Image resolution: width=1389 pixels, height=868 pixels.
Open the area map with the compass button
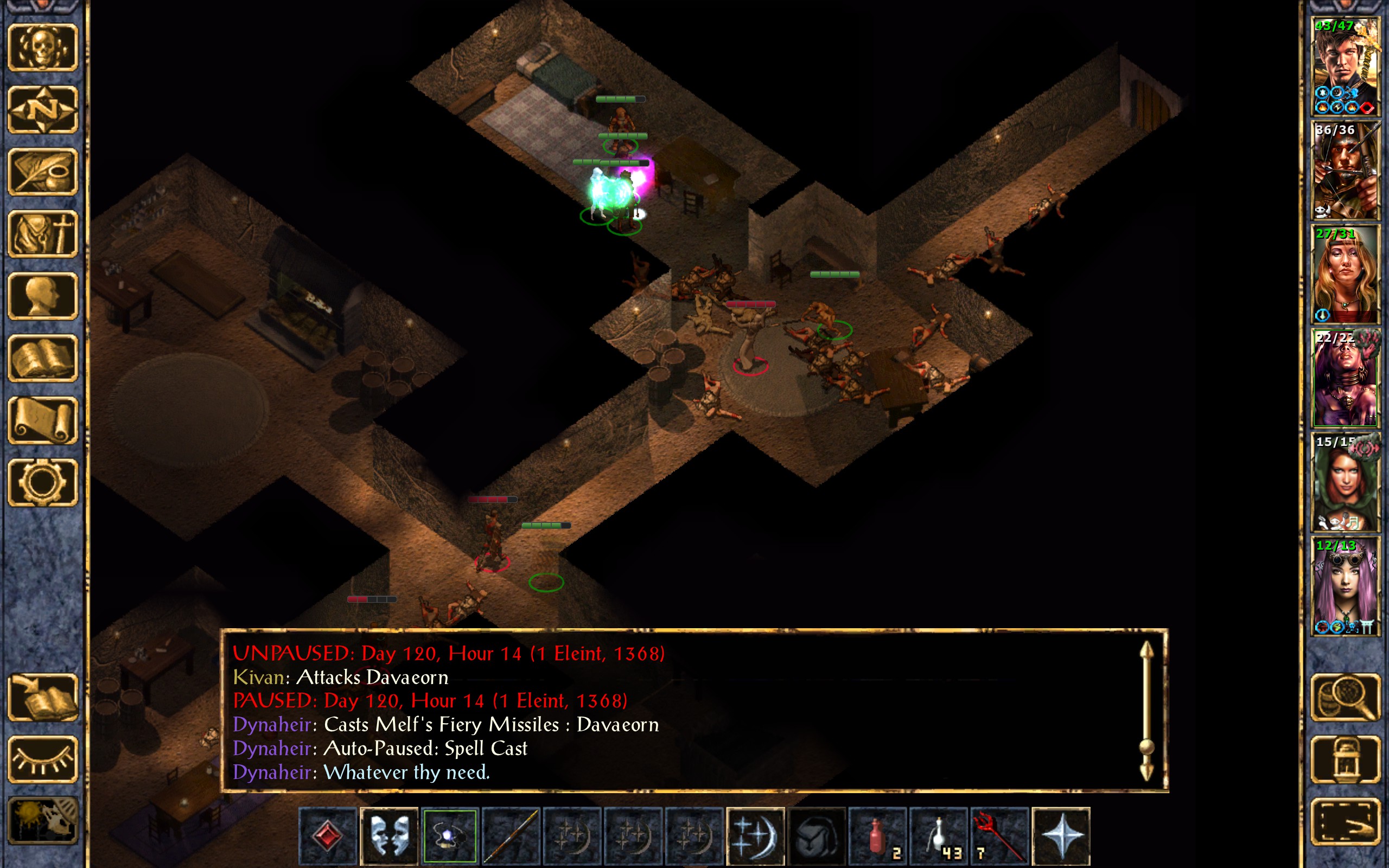[x=42, y=109]
